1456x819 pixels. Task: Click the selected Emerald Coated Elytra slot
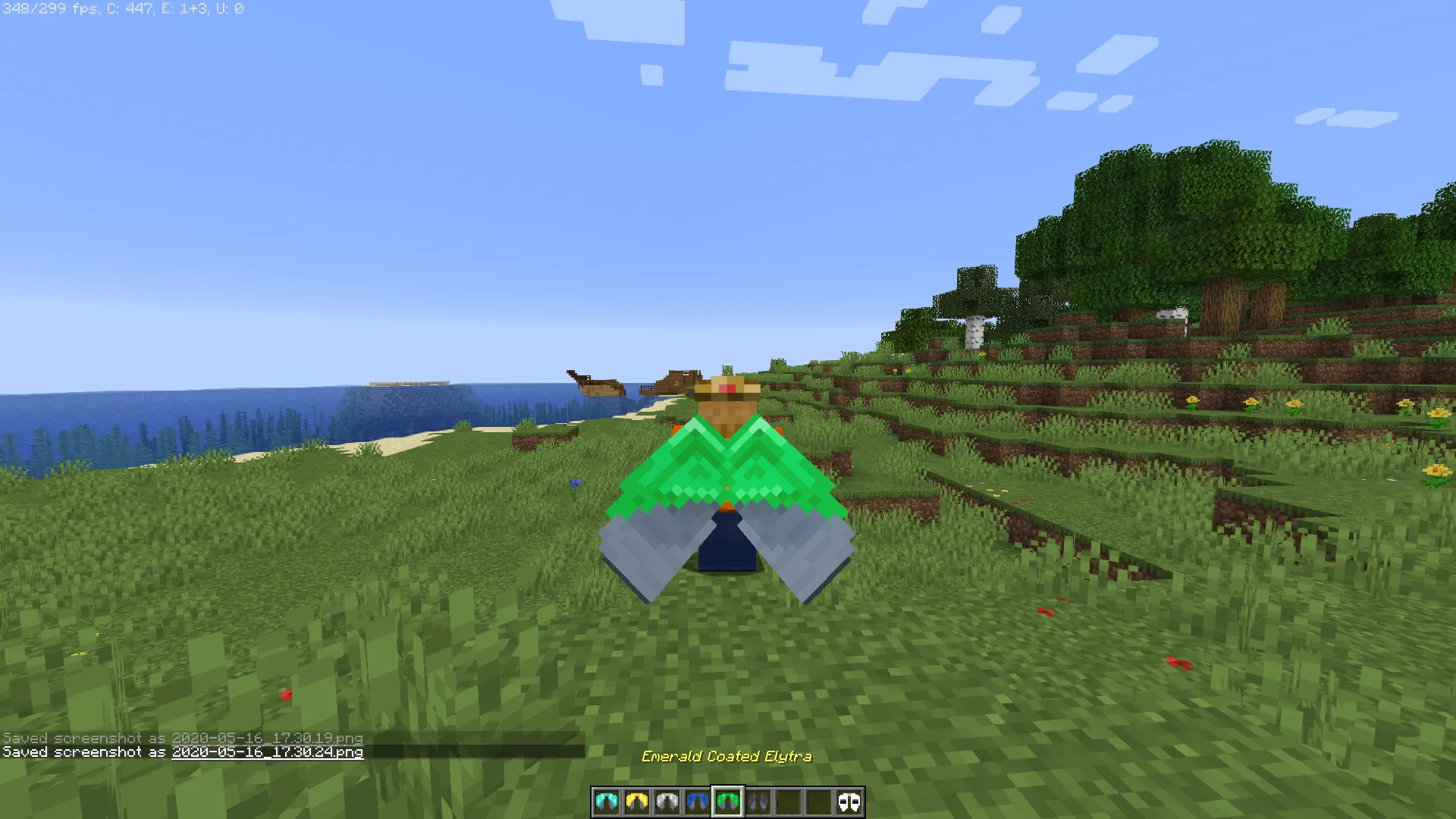728,804
